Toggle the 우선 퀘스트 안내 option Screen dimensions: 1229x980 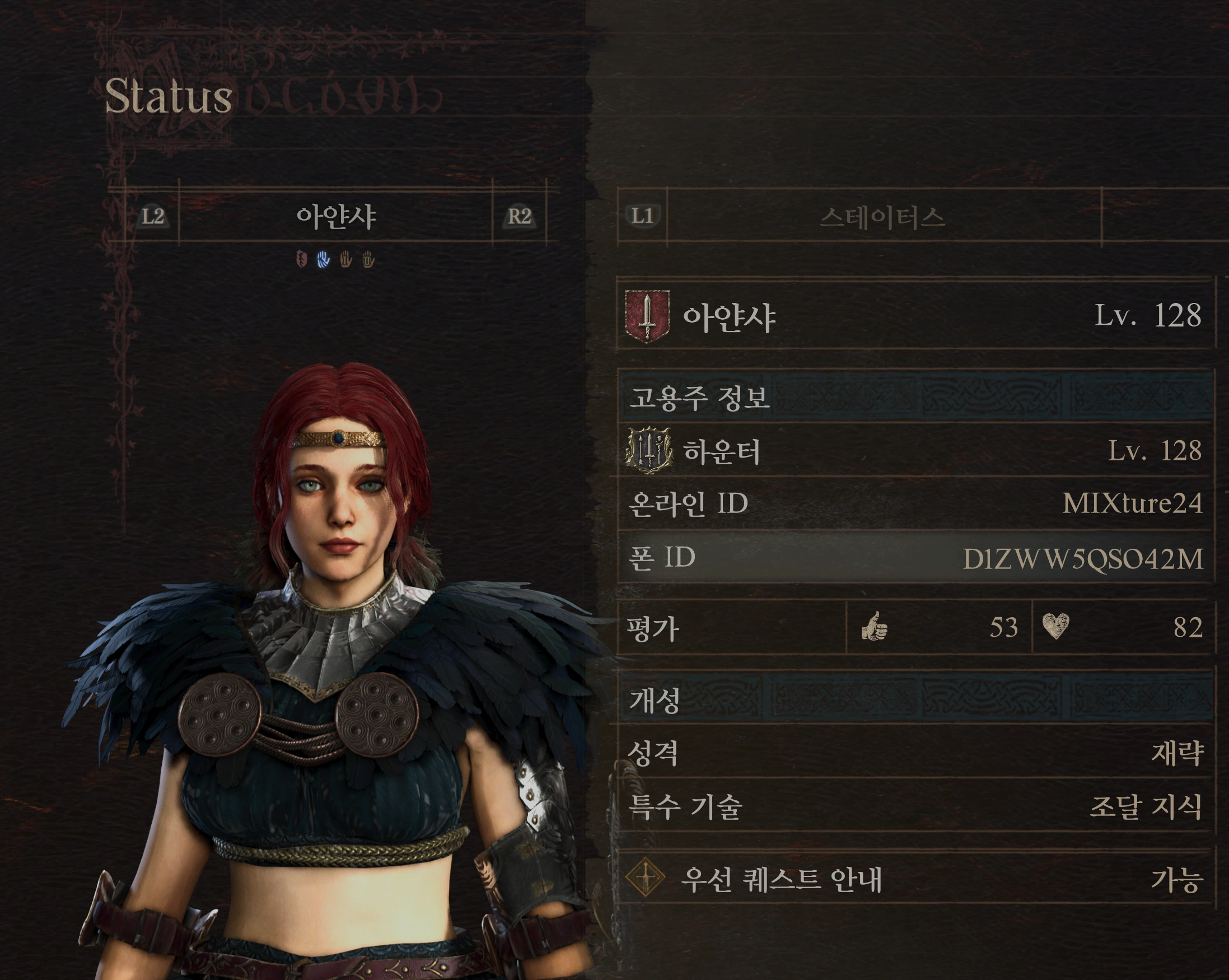pyautogui.click(x=914, y=879)
